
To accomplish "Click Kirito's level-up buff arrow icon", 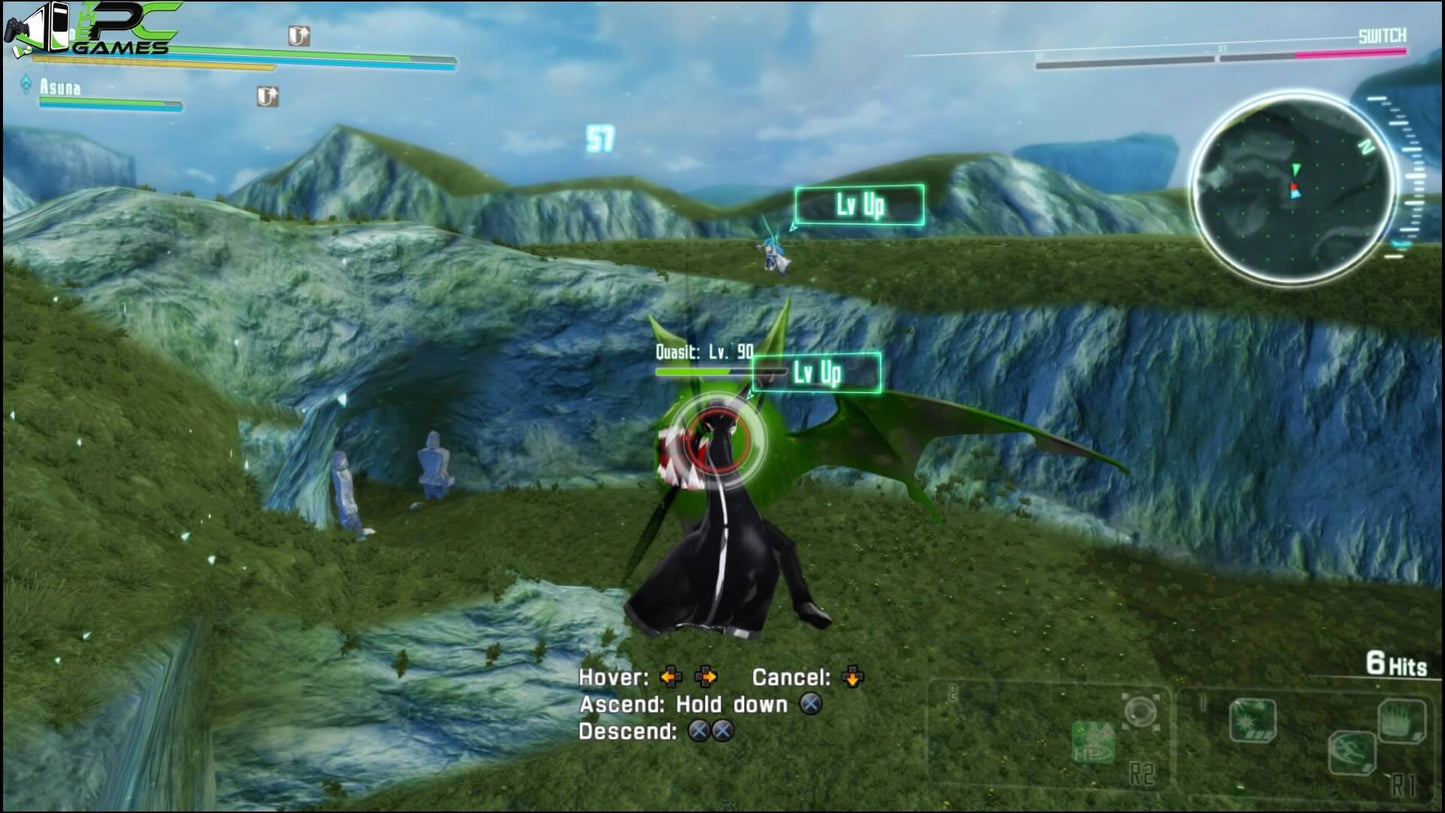I will 298,38.
